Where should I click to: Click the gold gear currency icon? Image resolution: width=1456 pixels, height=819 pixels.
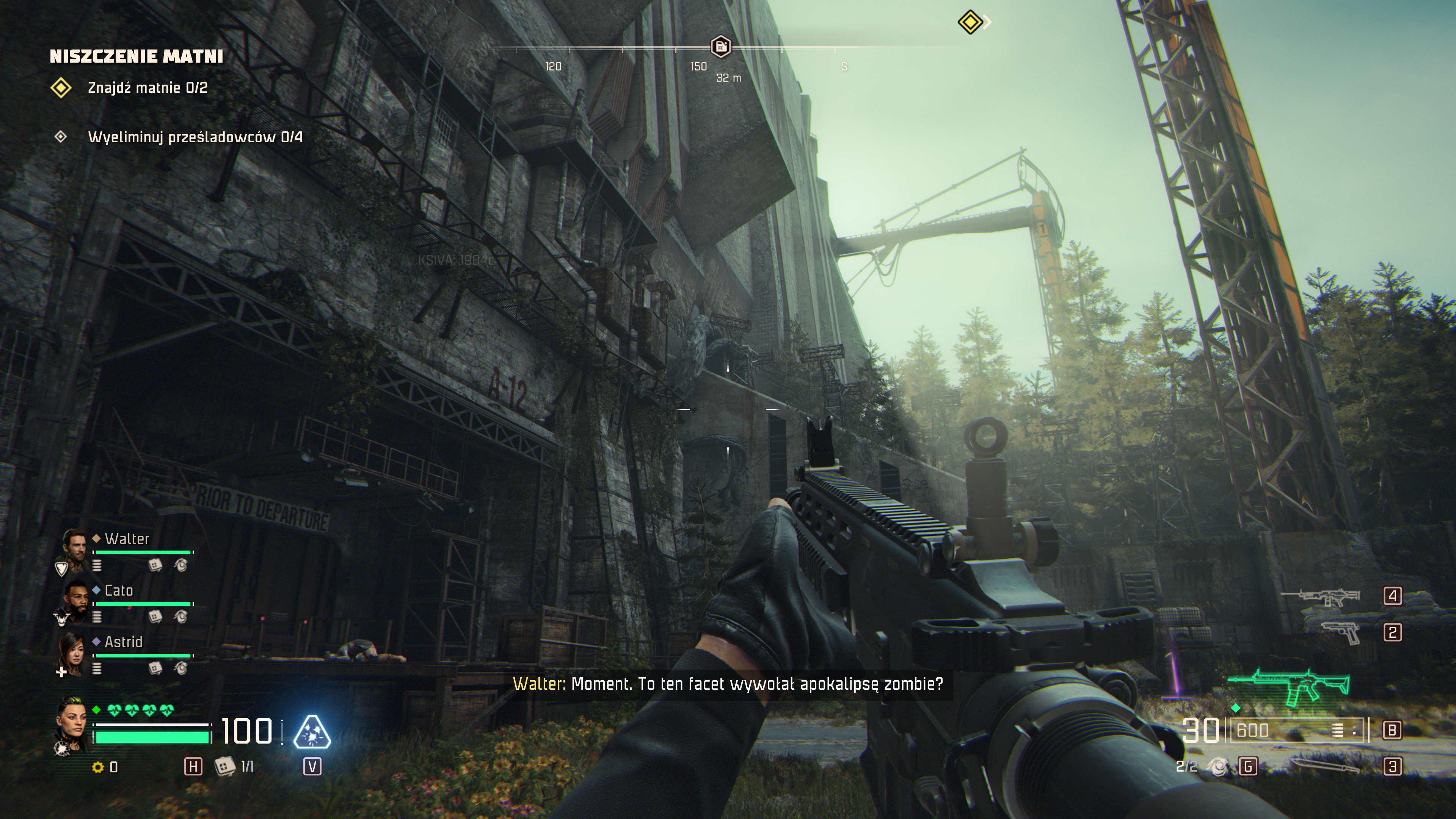pos(98,767)
